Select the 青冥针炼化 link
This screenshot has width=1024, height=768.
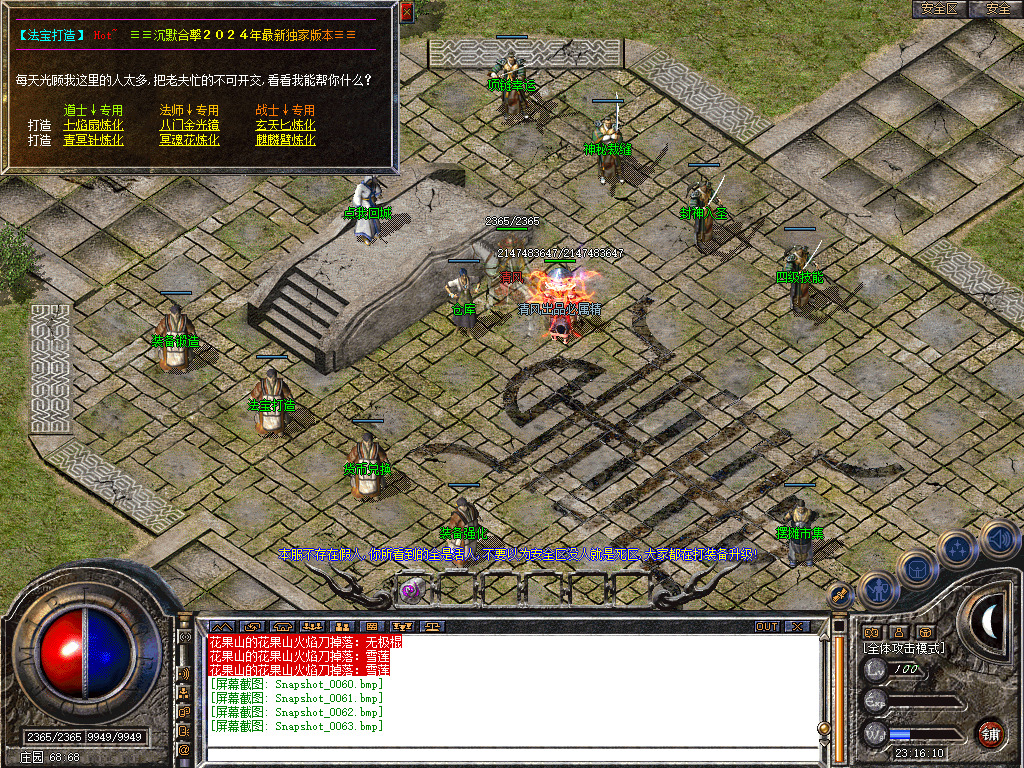[x=93, y=140]
